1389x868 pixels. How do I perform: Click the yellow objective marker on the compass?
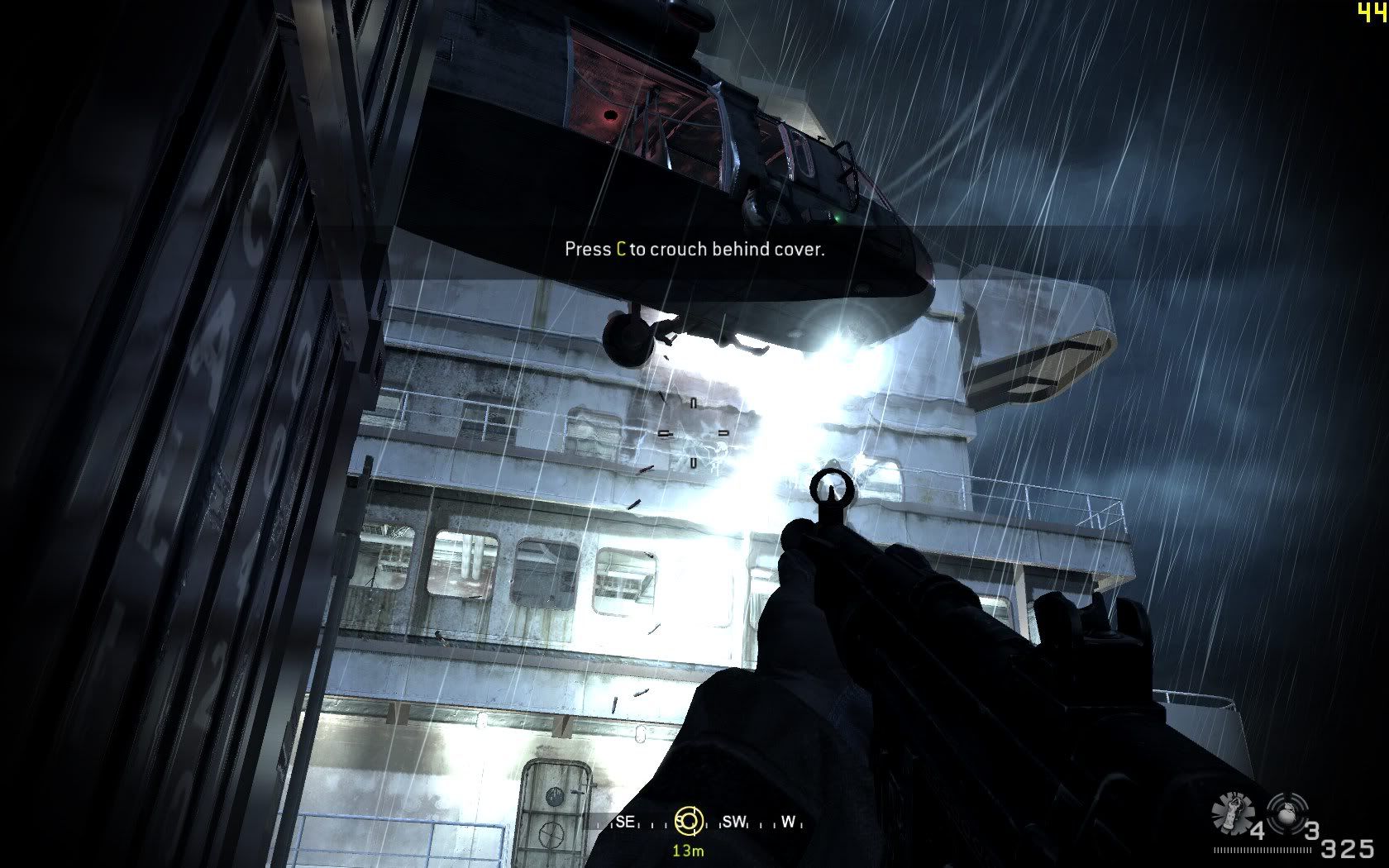point(688,821)
